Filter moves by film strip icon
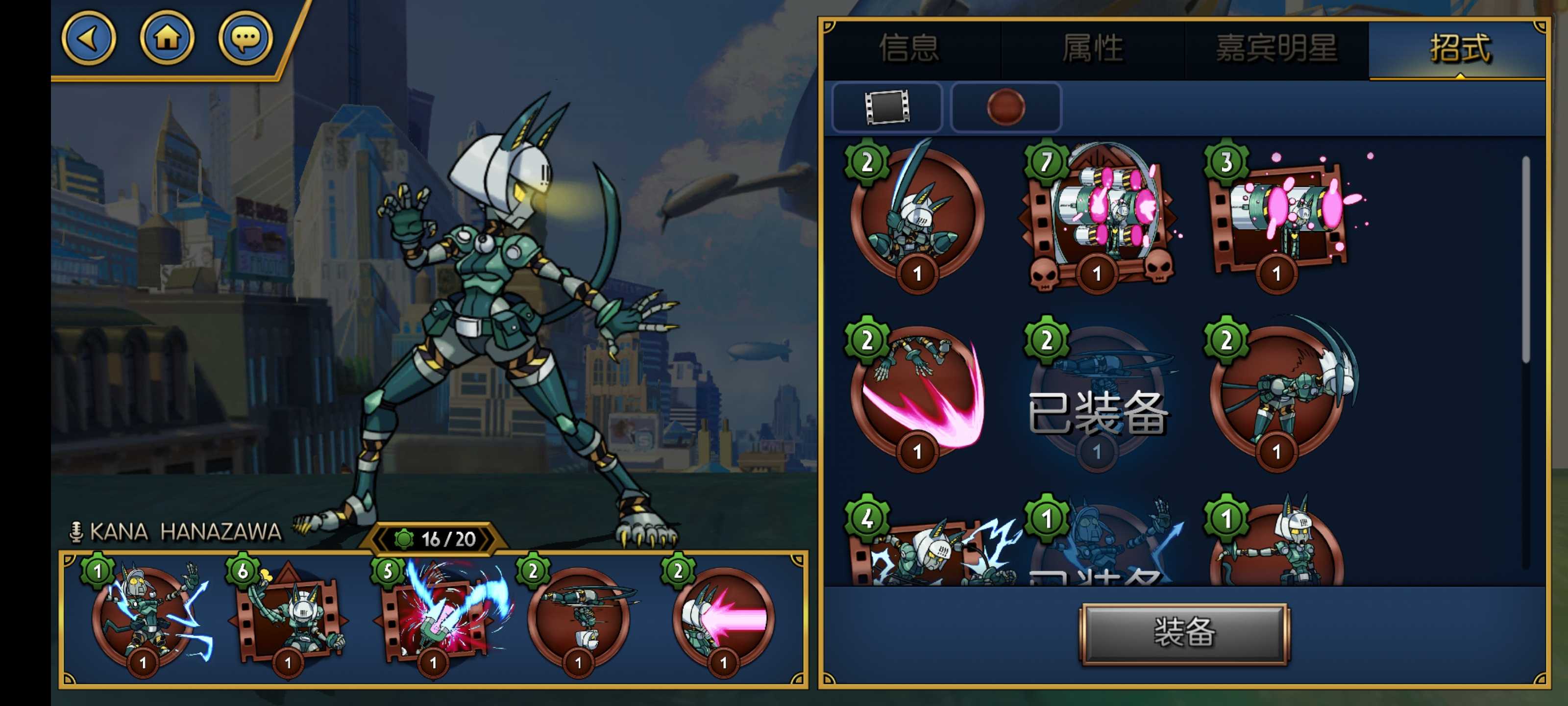The height and width of the screenshot is (706, 1568). (x=887, y=107)
